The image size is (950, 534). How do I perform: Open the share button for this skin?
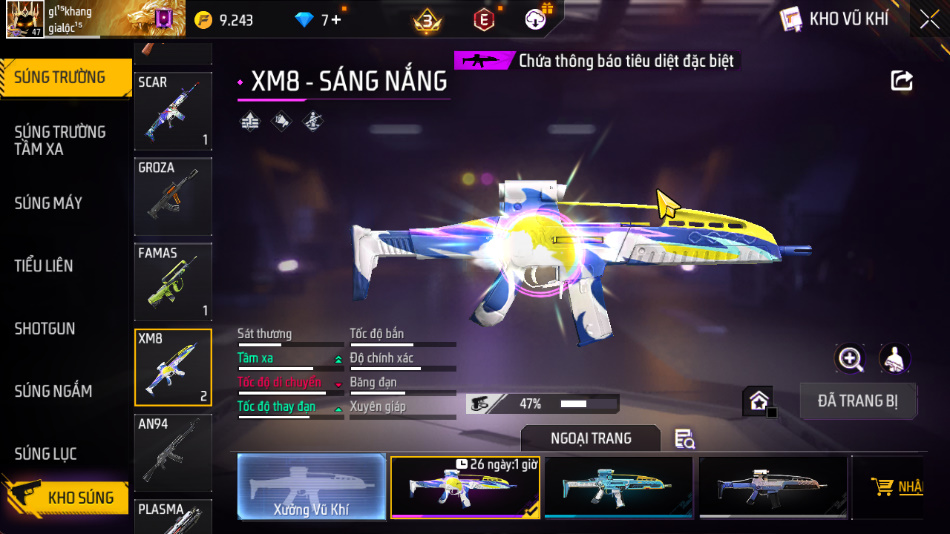(901, 81)
